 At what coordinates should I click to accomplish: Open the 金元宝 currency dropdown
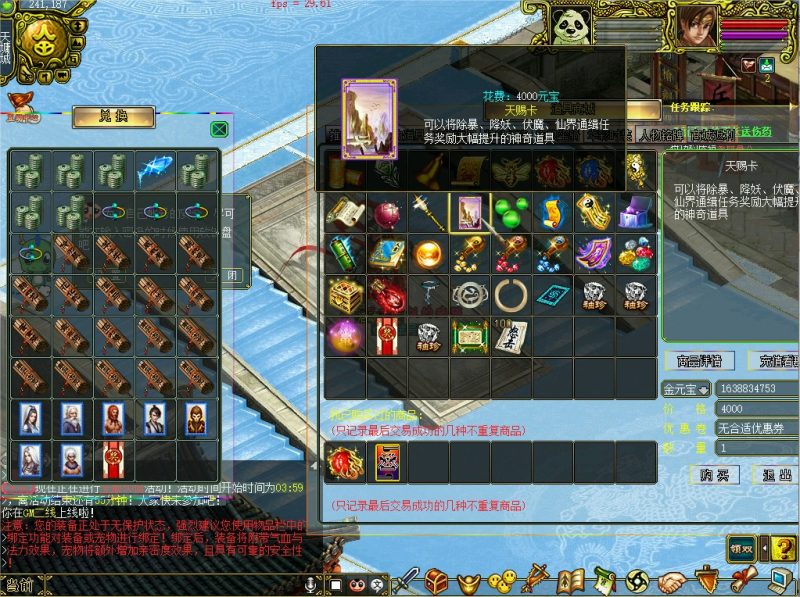coord(704,389)
